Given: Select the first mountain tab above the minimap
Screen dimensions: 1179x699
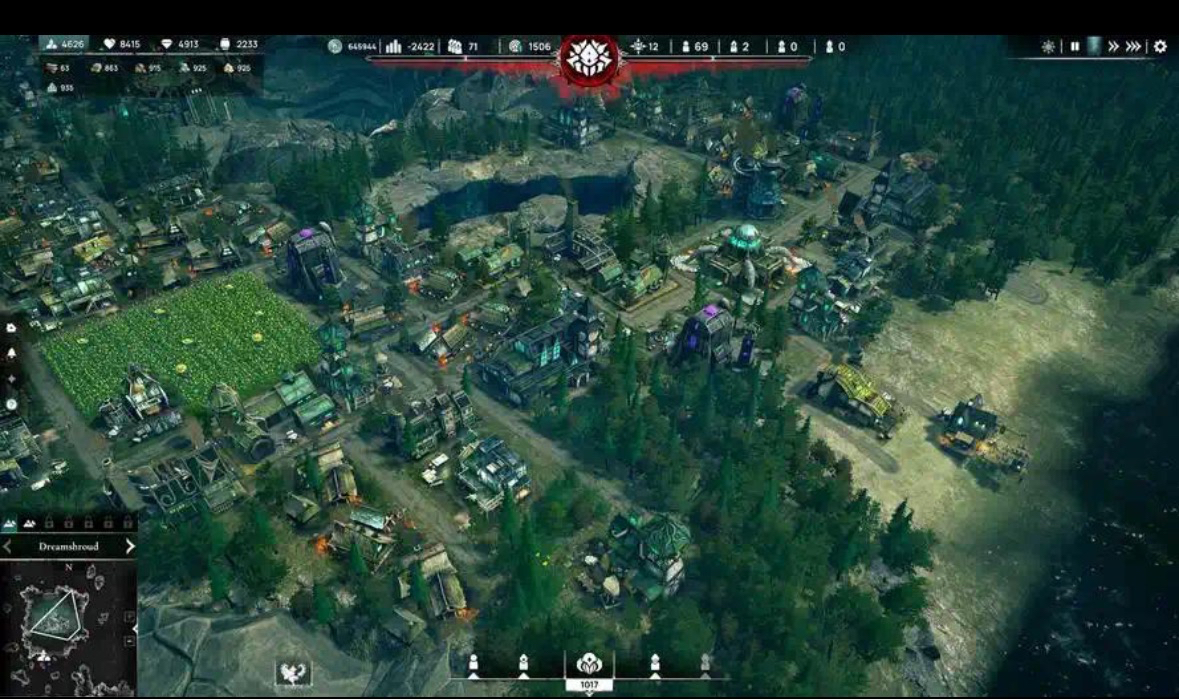Looking at the screenshot, I should (11, 524).
